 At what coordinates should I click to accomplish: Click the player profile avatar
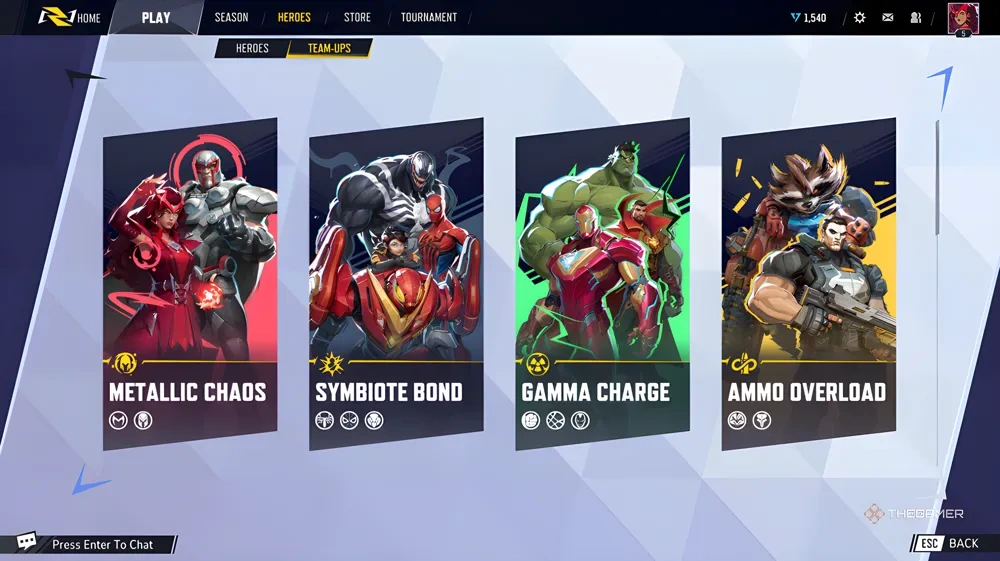pos(962,18)
